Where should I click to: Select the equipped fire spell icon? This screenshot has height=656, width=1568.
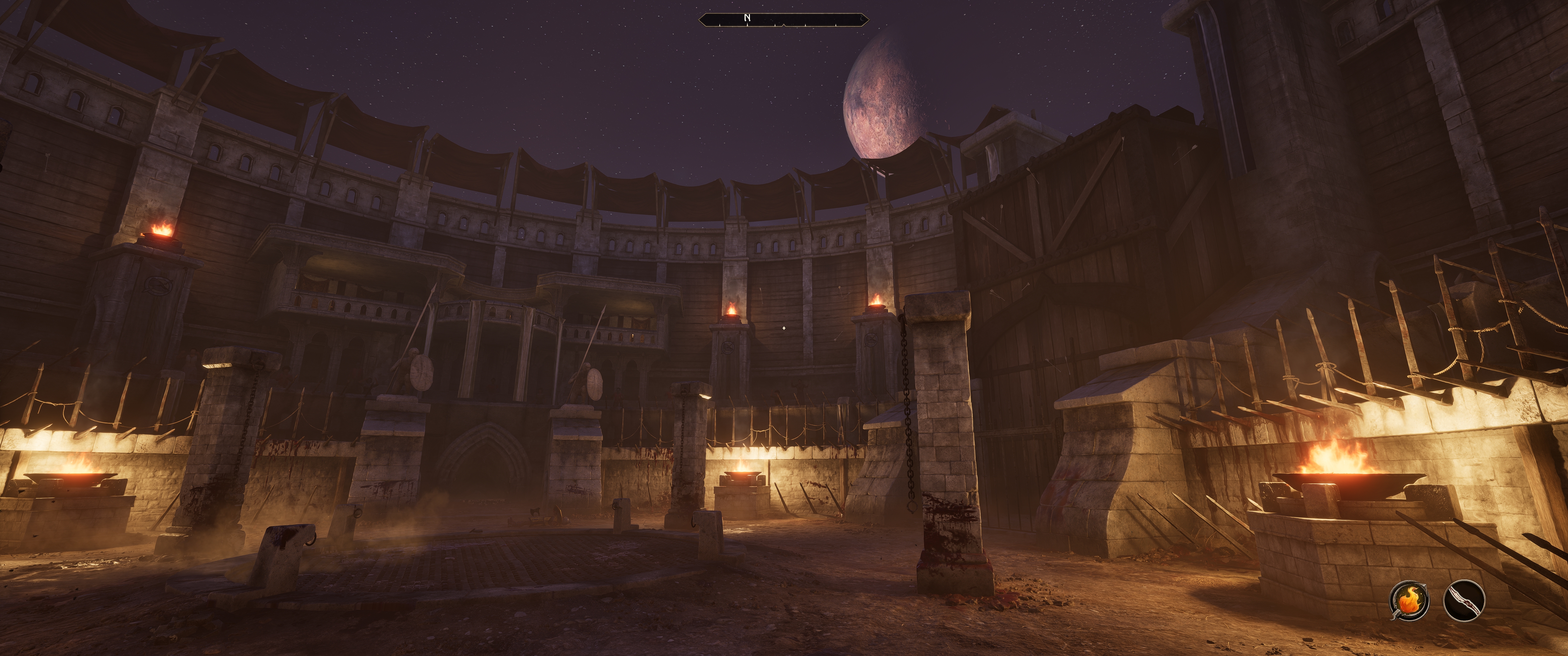[1409, 601]
